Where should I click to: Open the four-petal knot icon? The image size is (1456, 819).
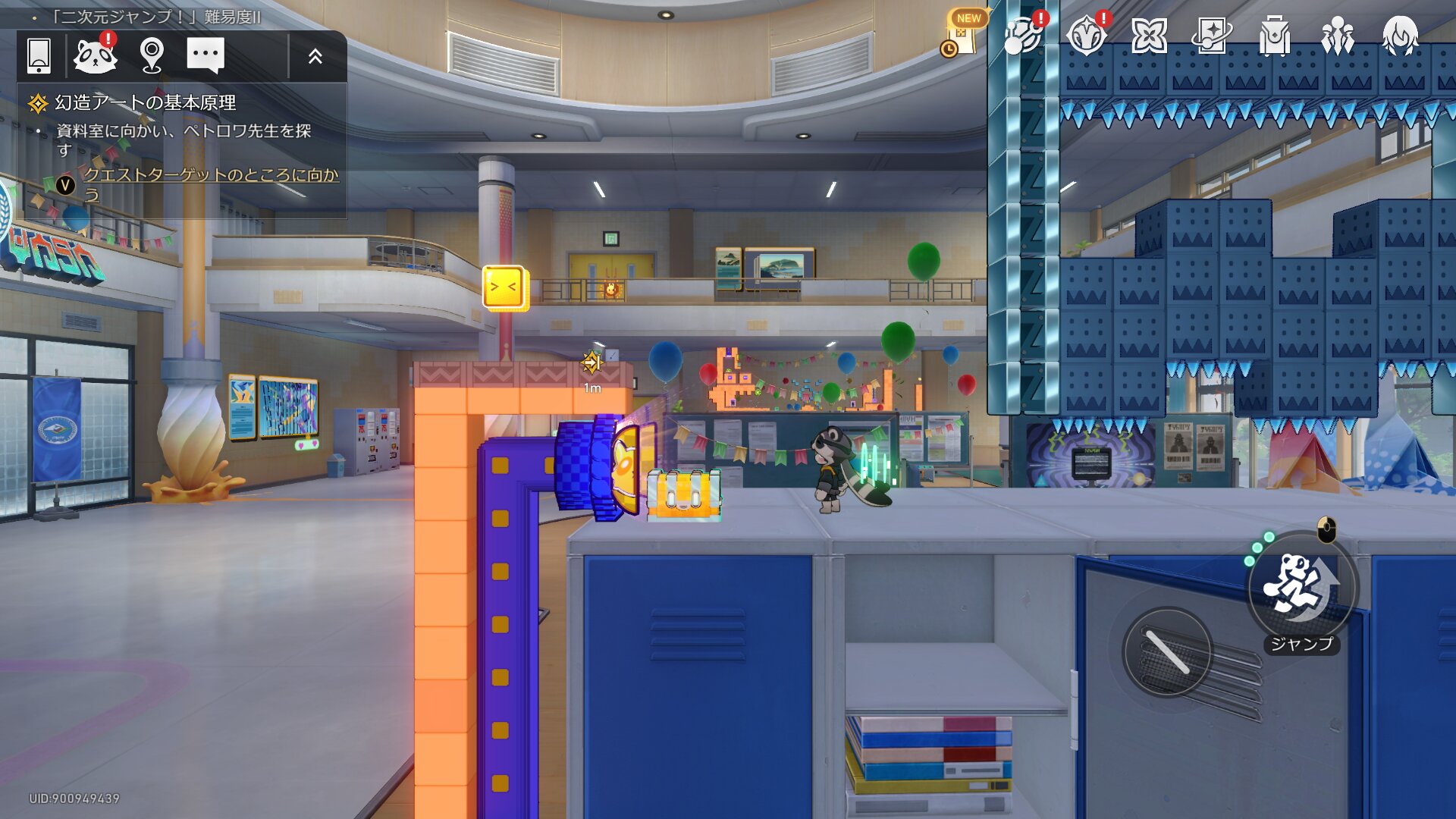click(x=1148, y=36)
